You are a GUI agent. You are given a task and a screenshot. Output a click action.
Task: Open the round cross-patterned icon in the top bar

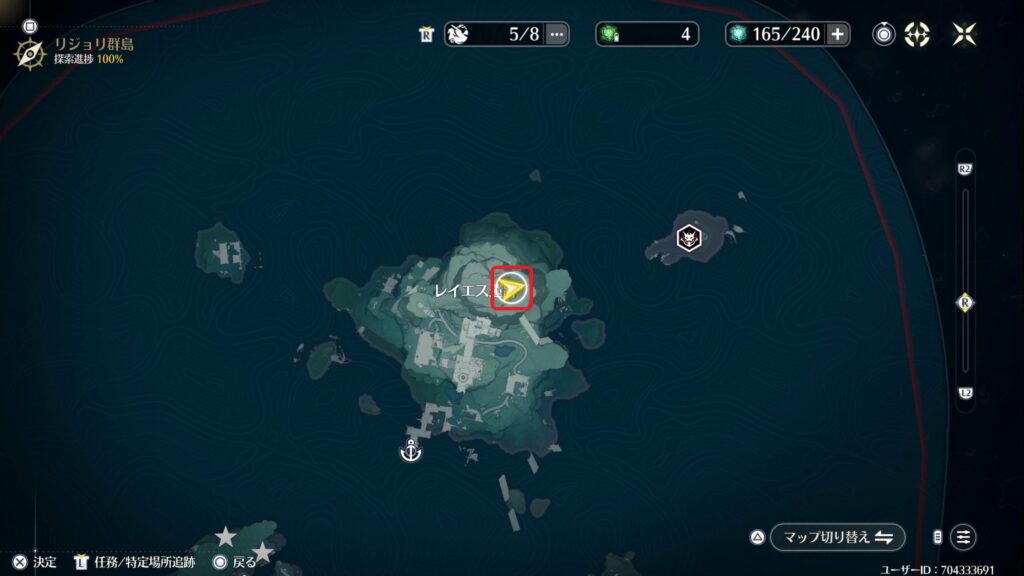coord(916,34)
